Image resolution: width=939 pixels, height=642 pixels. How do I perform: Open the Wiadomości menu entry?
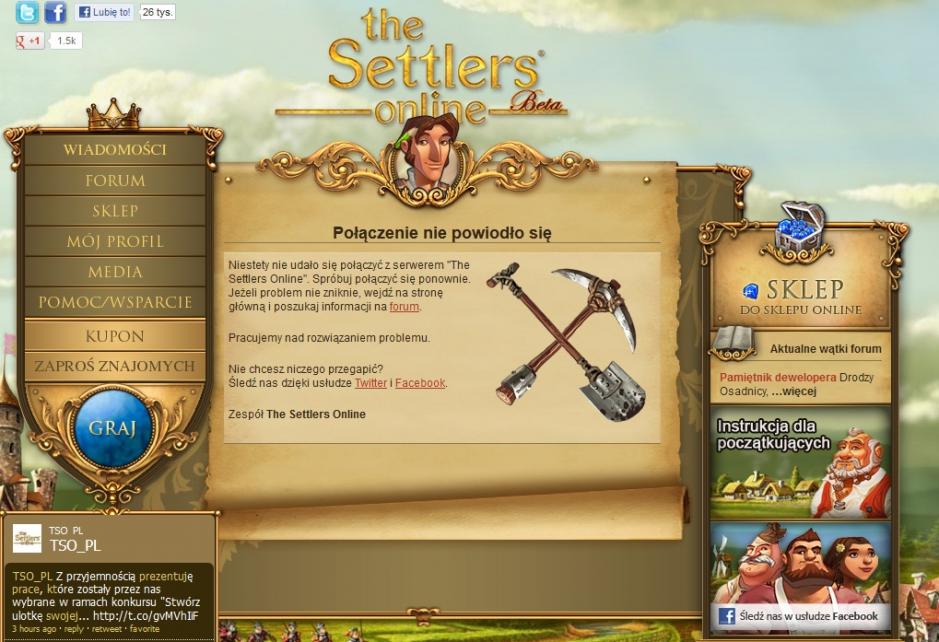(x=115, y=150)
